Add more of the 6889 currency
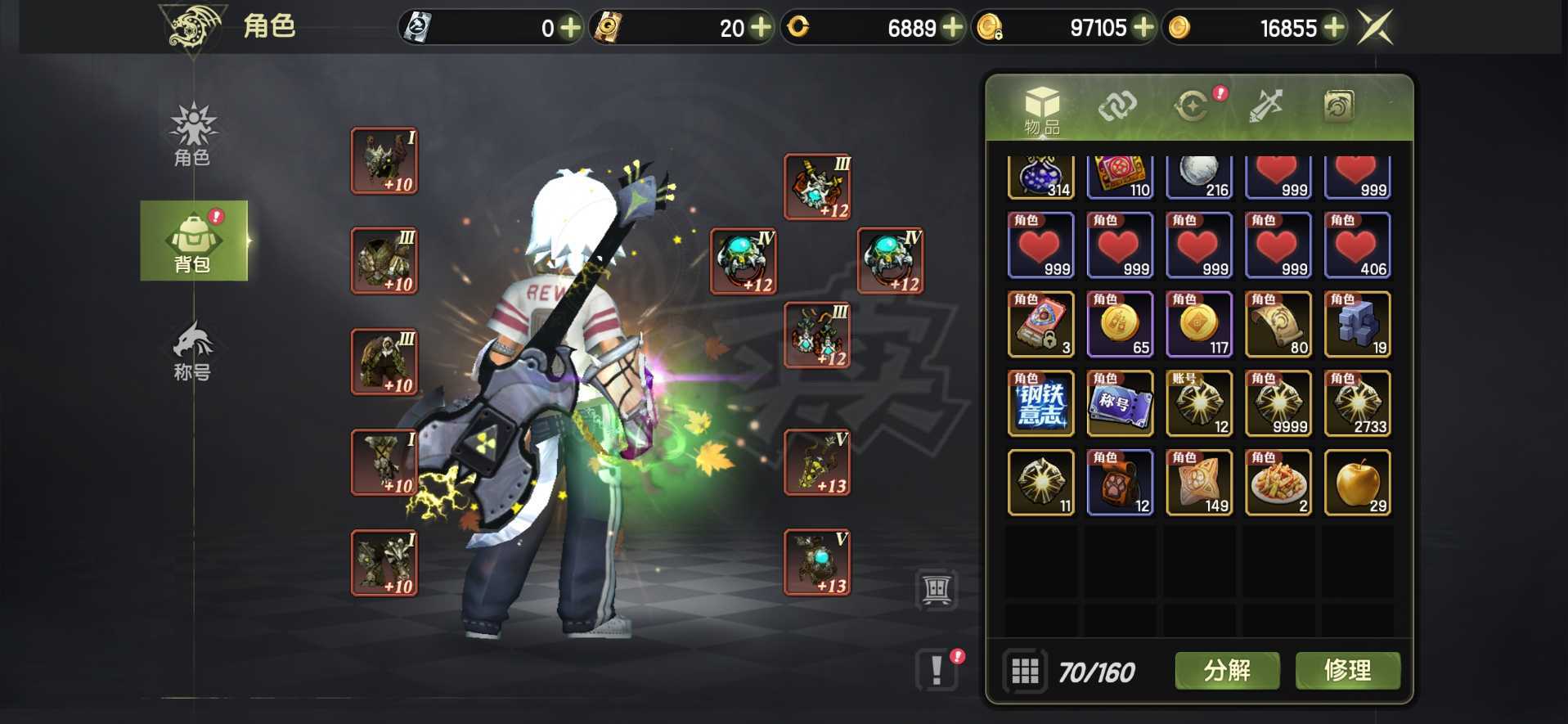 click(x=952, y=28)
